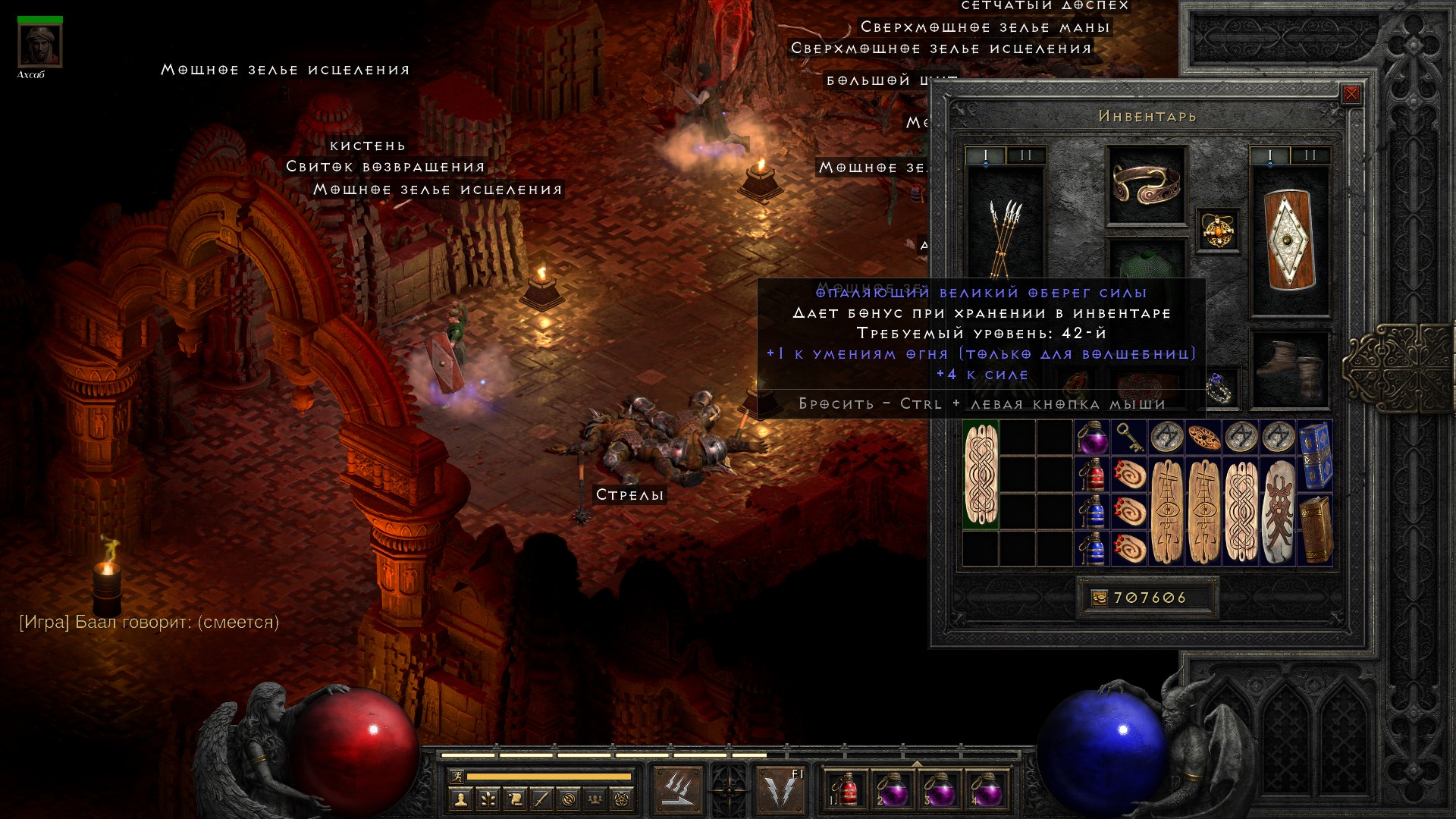Open the party menu icon
1456x819 pixels.
click(x=596, y=799)
